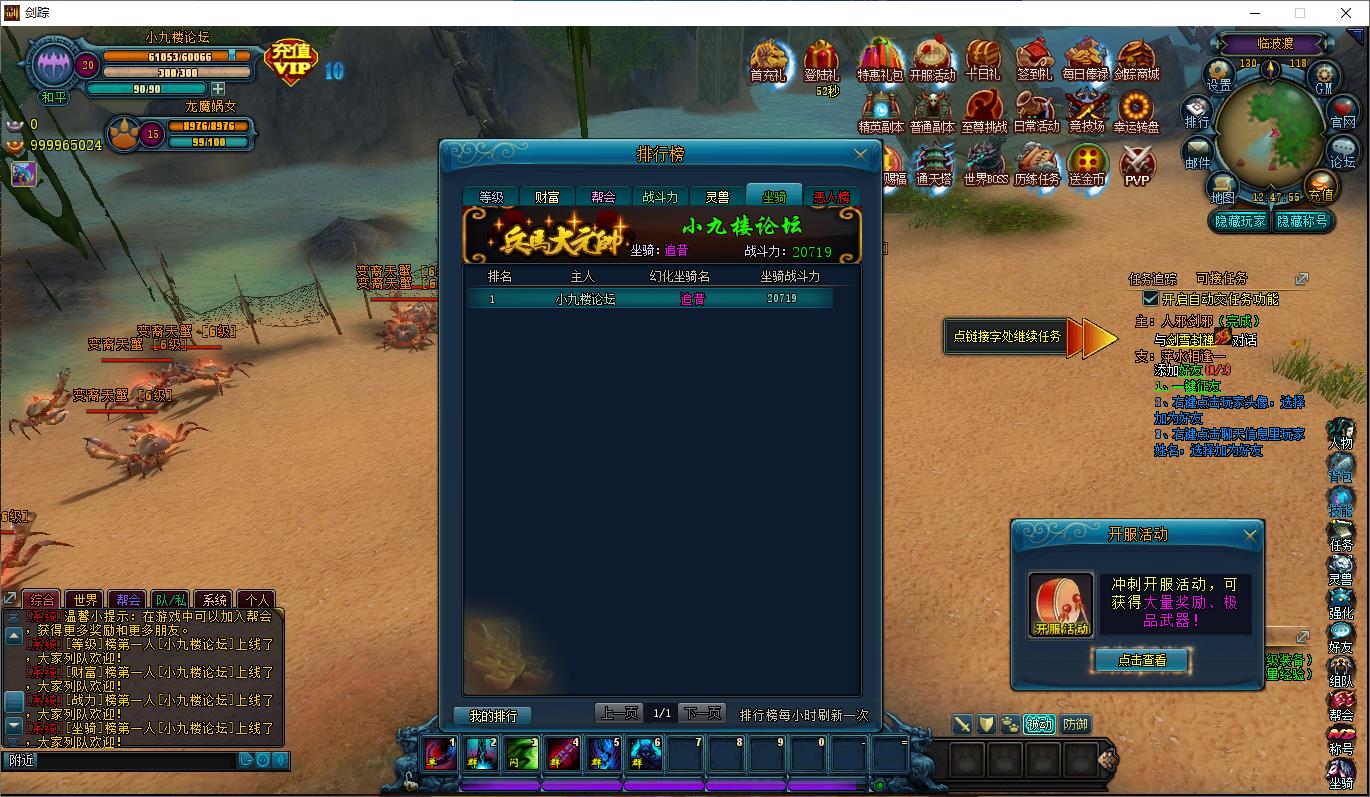This screenshot has width=1370, height=797.
Task: Close the 排行榜 ranking window
Action: (860, 154)
